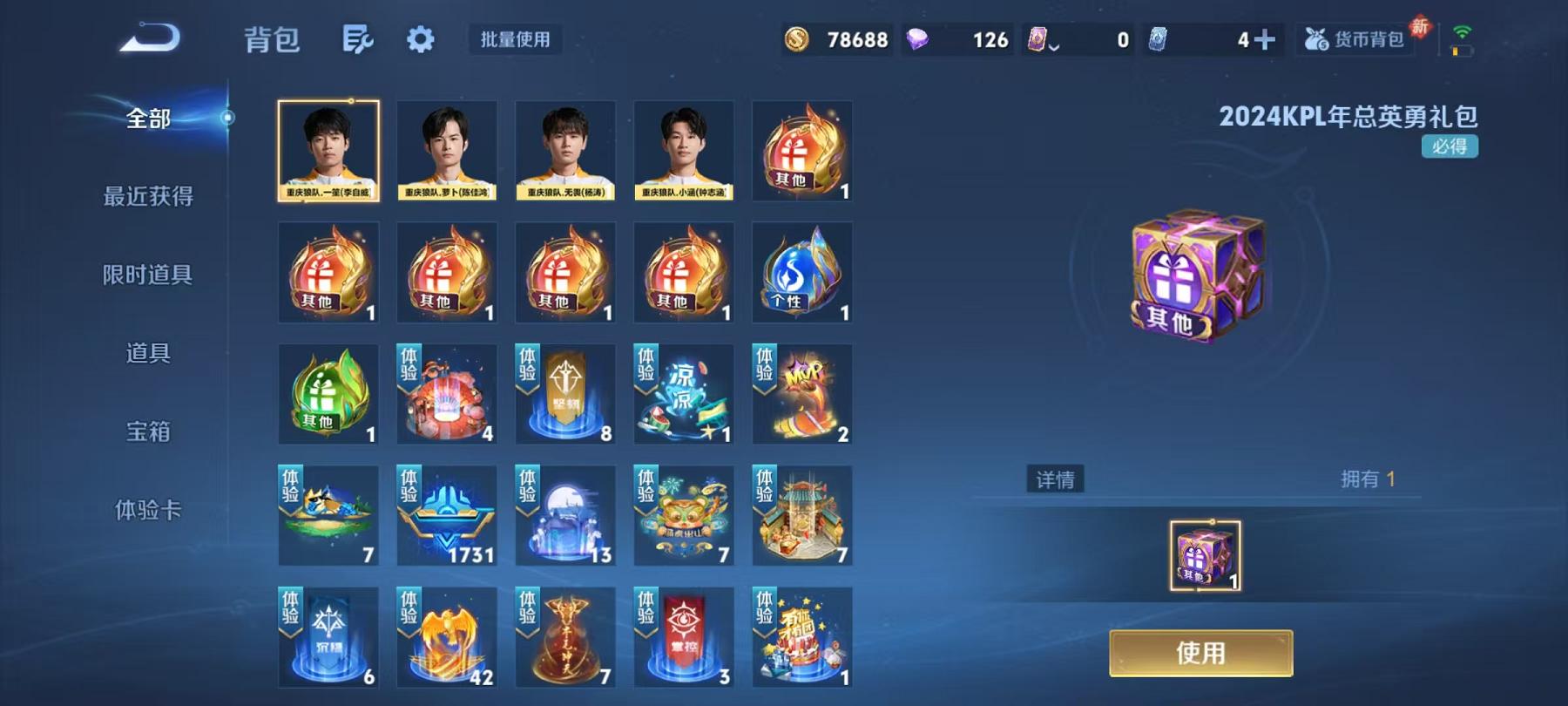Click the 坚韧 experience card icon
Image resolution: width=1568 pixels, height=706 pixels.
[x=564, y=394]
